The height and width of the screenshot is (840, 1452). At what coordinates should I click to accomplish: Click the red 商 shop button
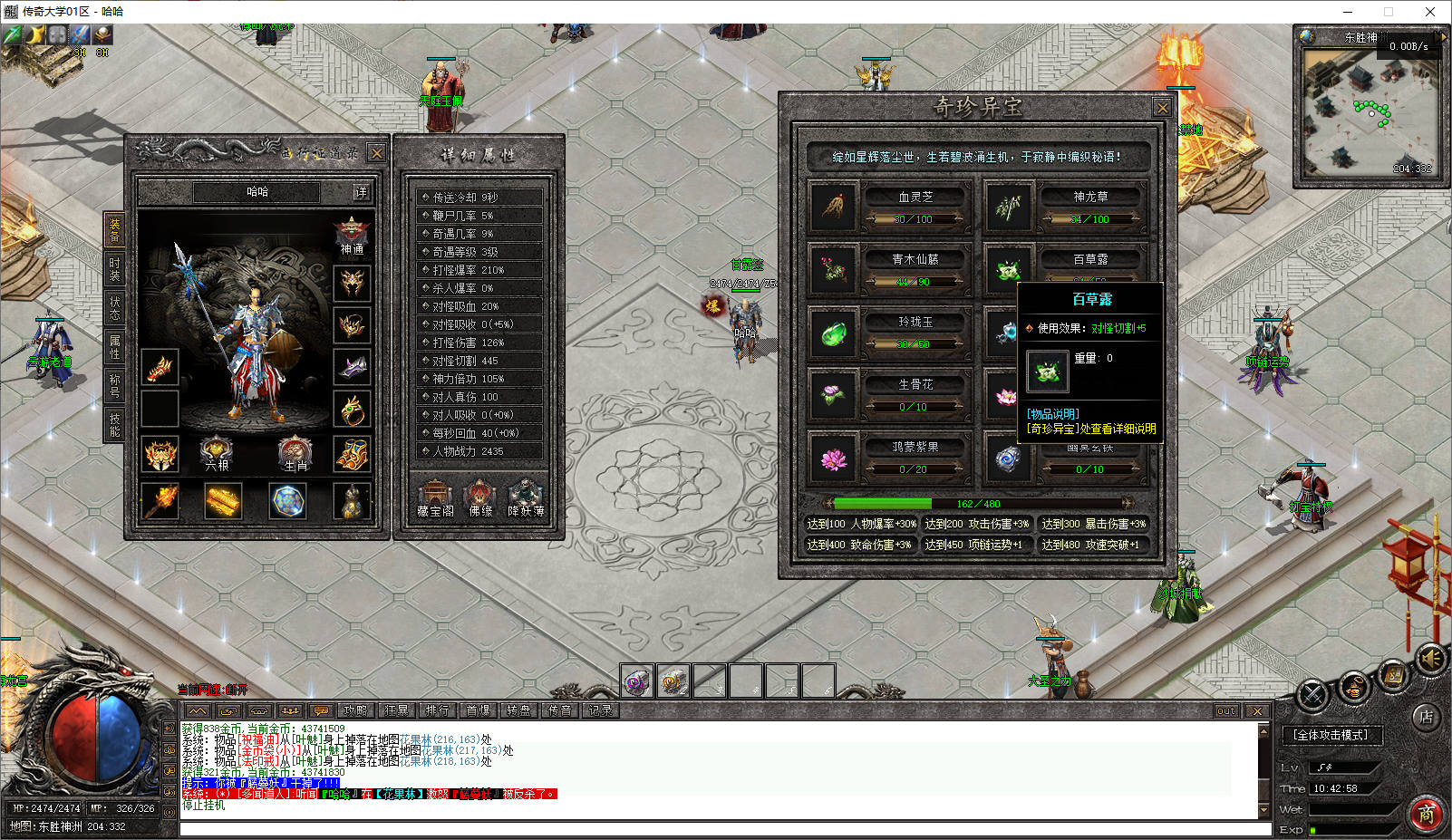coord(1426,814)
